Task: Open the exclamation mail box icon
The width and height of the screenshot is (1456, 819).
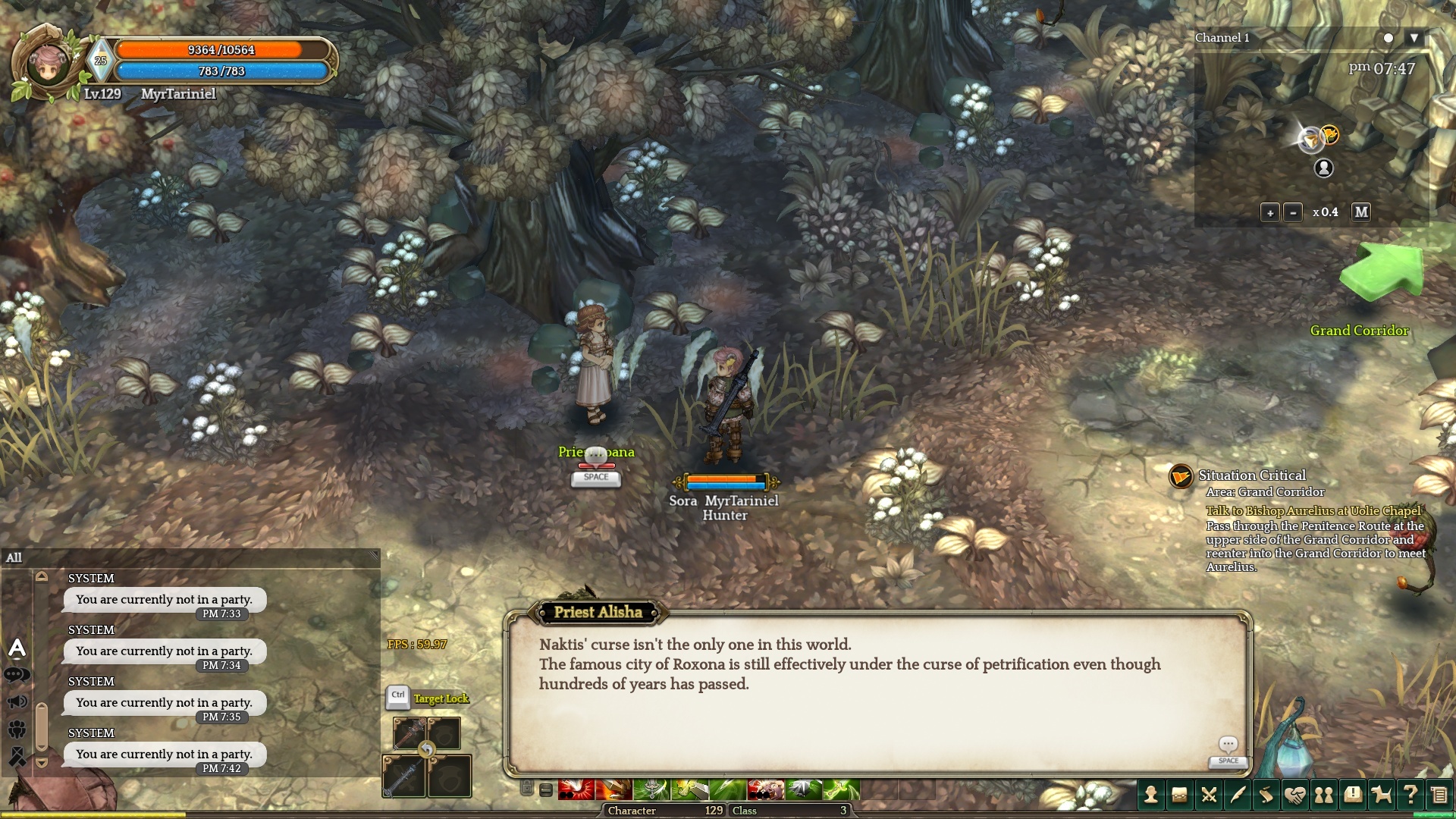Action: coord(1353,795)
